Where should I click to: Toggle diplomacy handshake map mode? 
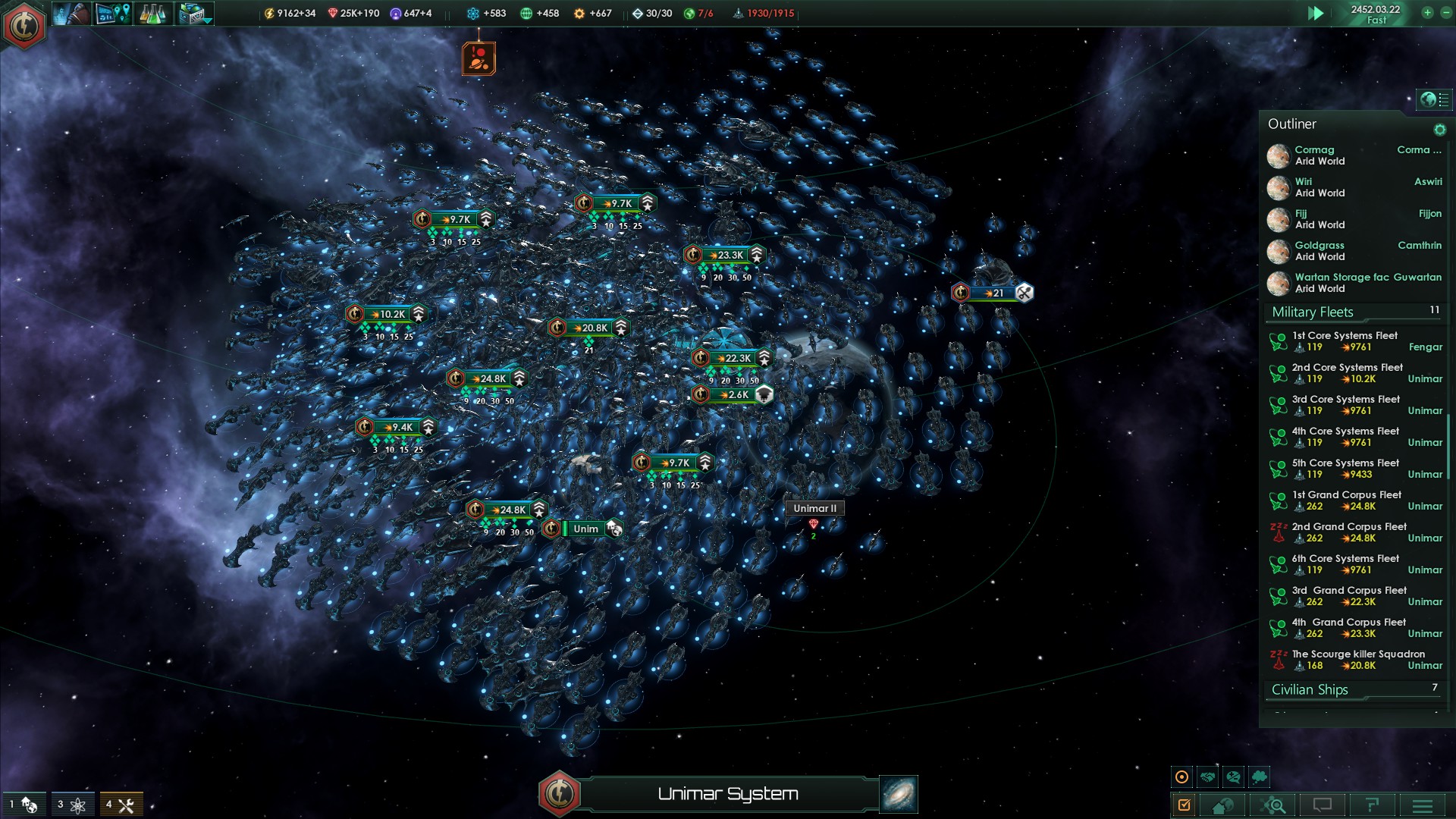pos(1207,777)
